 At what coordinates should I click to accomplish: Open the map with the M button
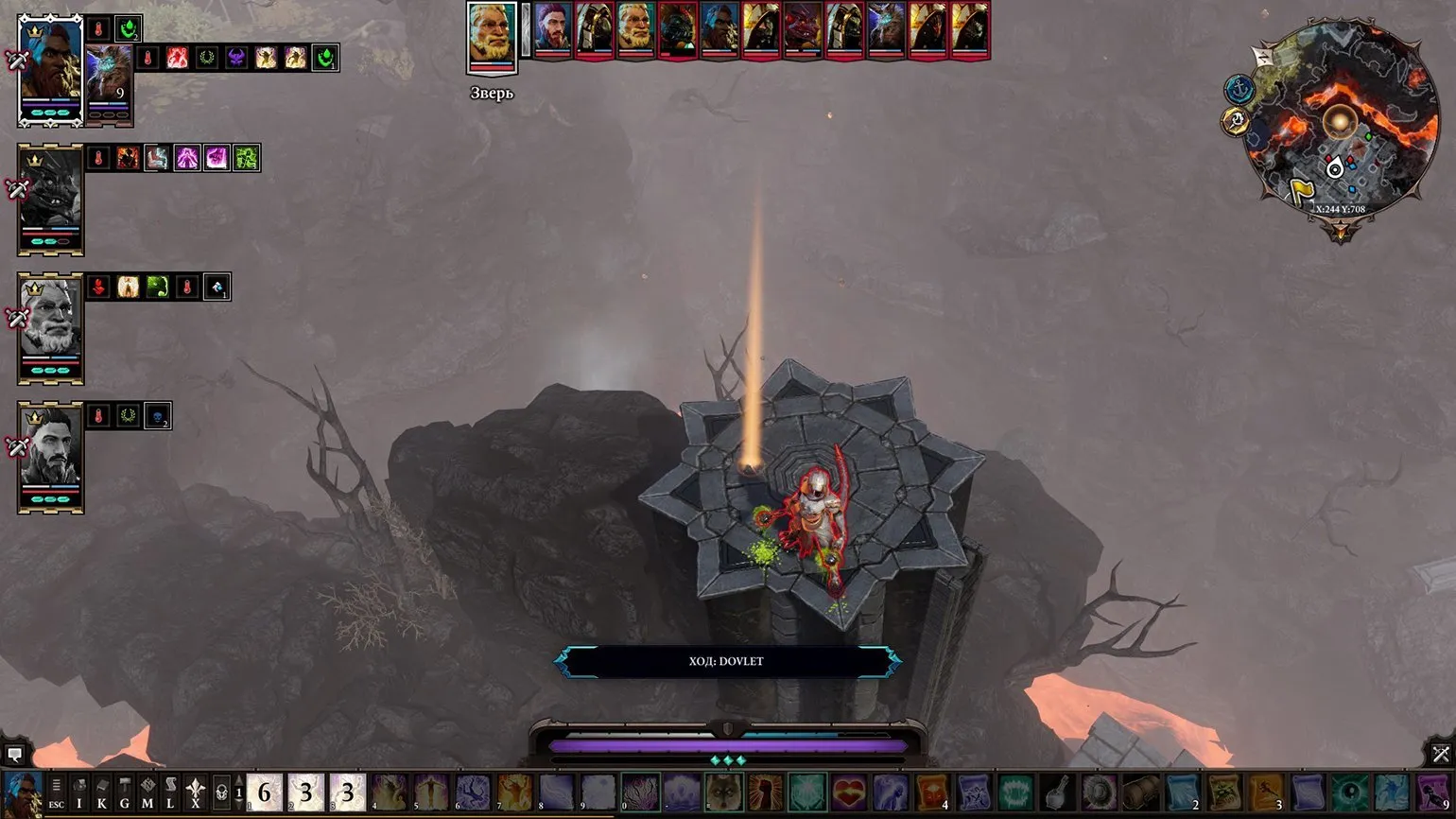(147, 793)
